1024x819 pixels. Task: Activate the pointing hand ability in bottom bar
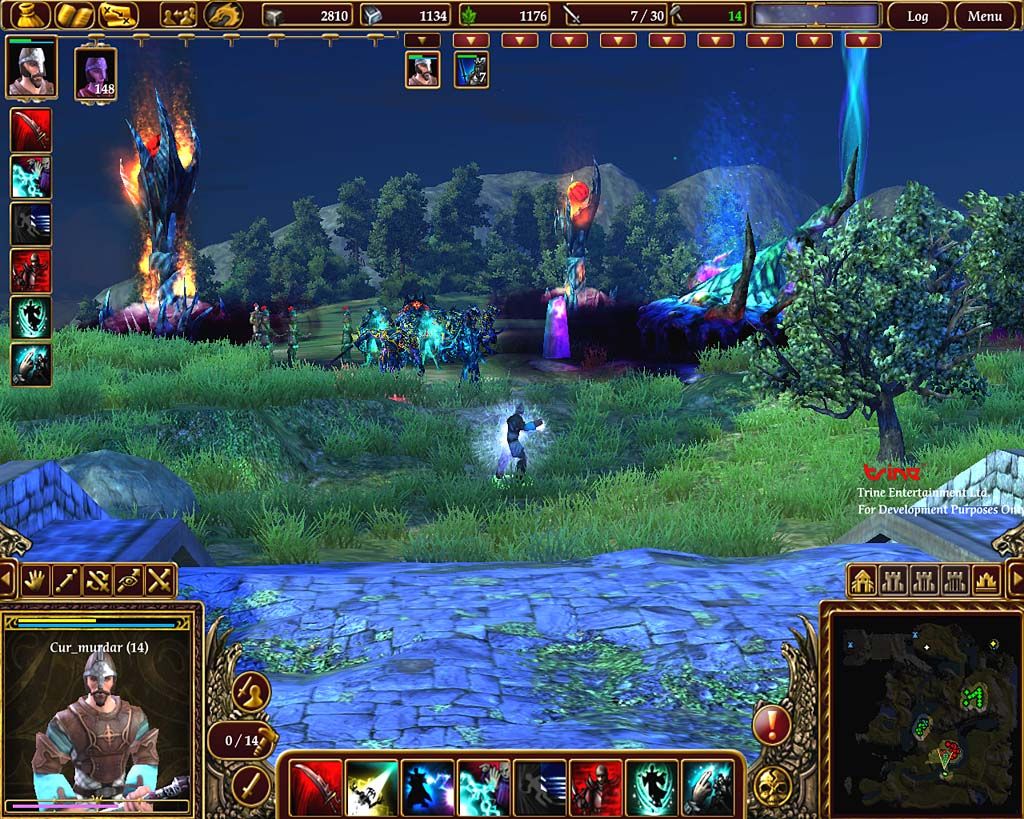(708, 787)
